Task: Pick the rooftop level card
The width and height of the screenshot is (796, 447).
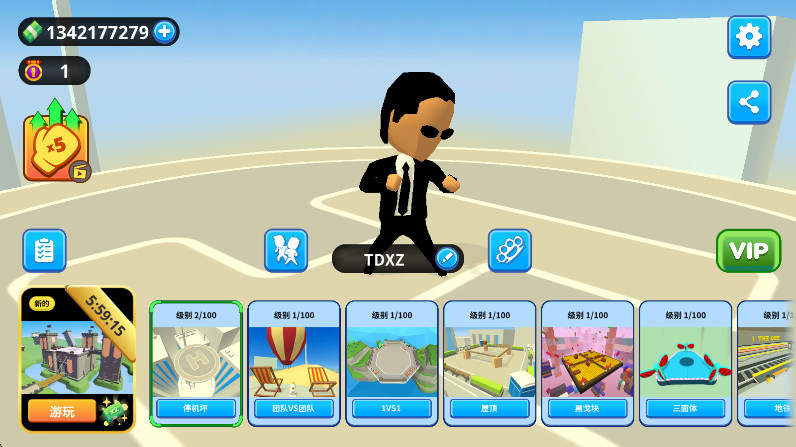Action: click(x=490, y=363)
